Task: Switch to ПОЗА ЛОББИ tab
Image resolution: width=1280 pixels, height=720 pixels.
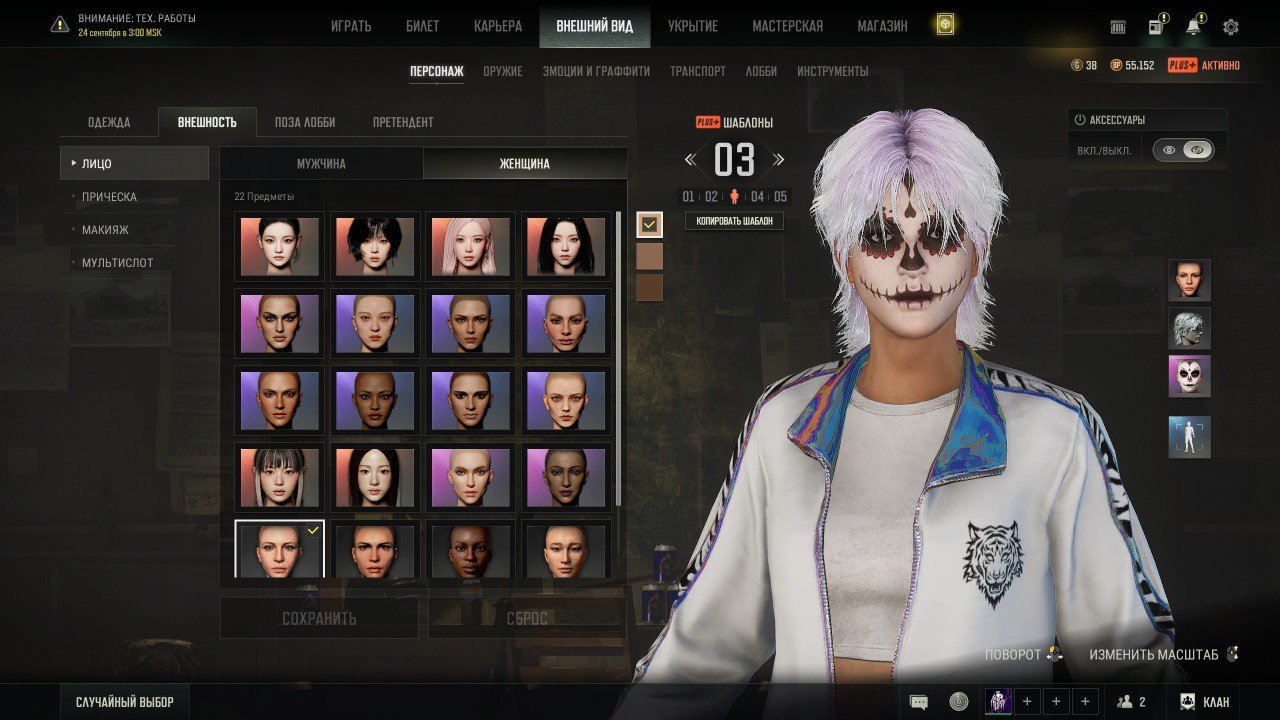Action: click(x=305, y=122)
